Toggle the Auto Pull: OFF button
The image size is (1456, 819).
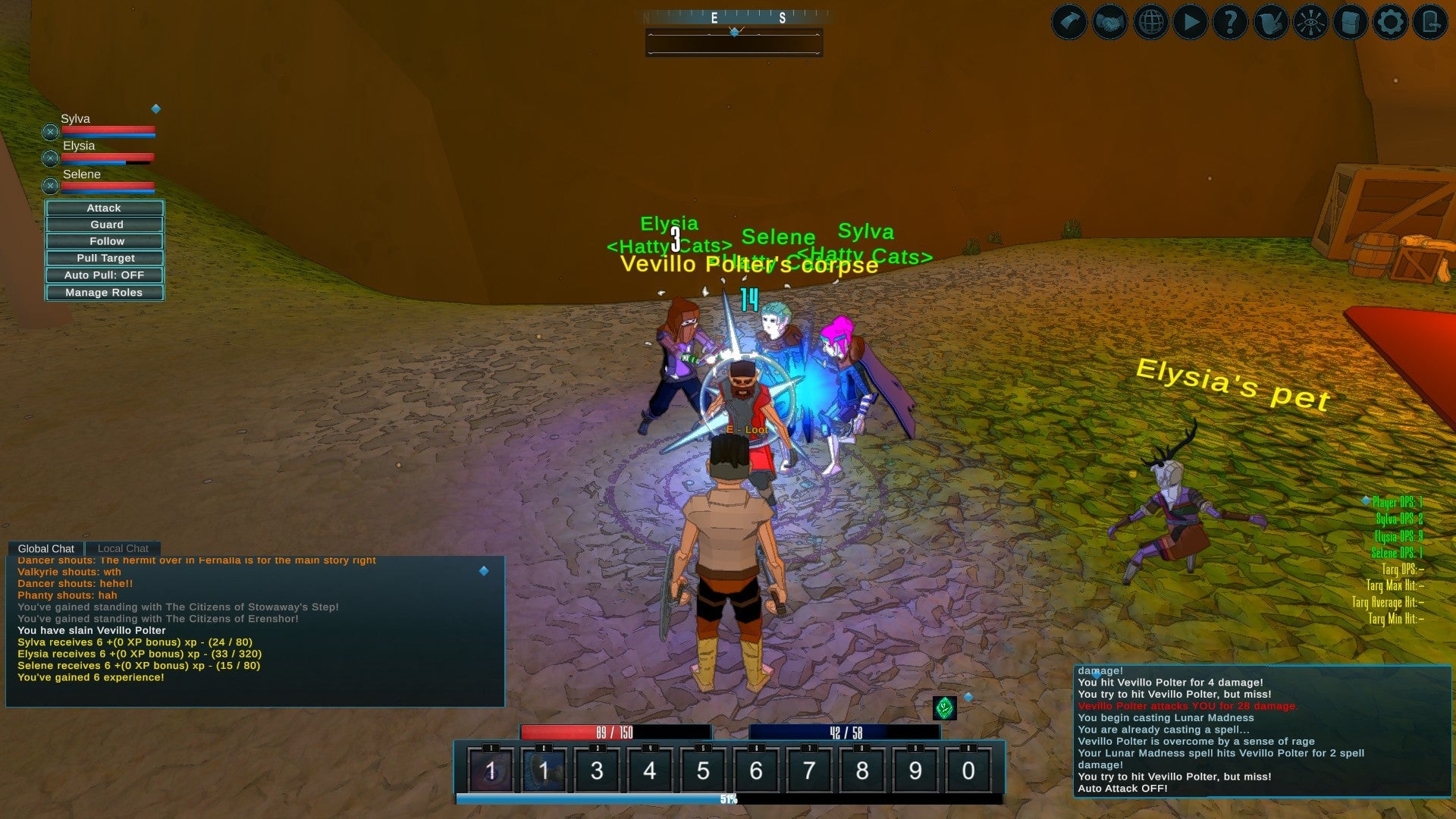pos(104,275)
